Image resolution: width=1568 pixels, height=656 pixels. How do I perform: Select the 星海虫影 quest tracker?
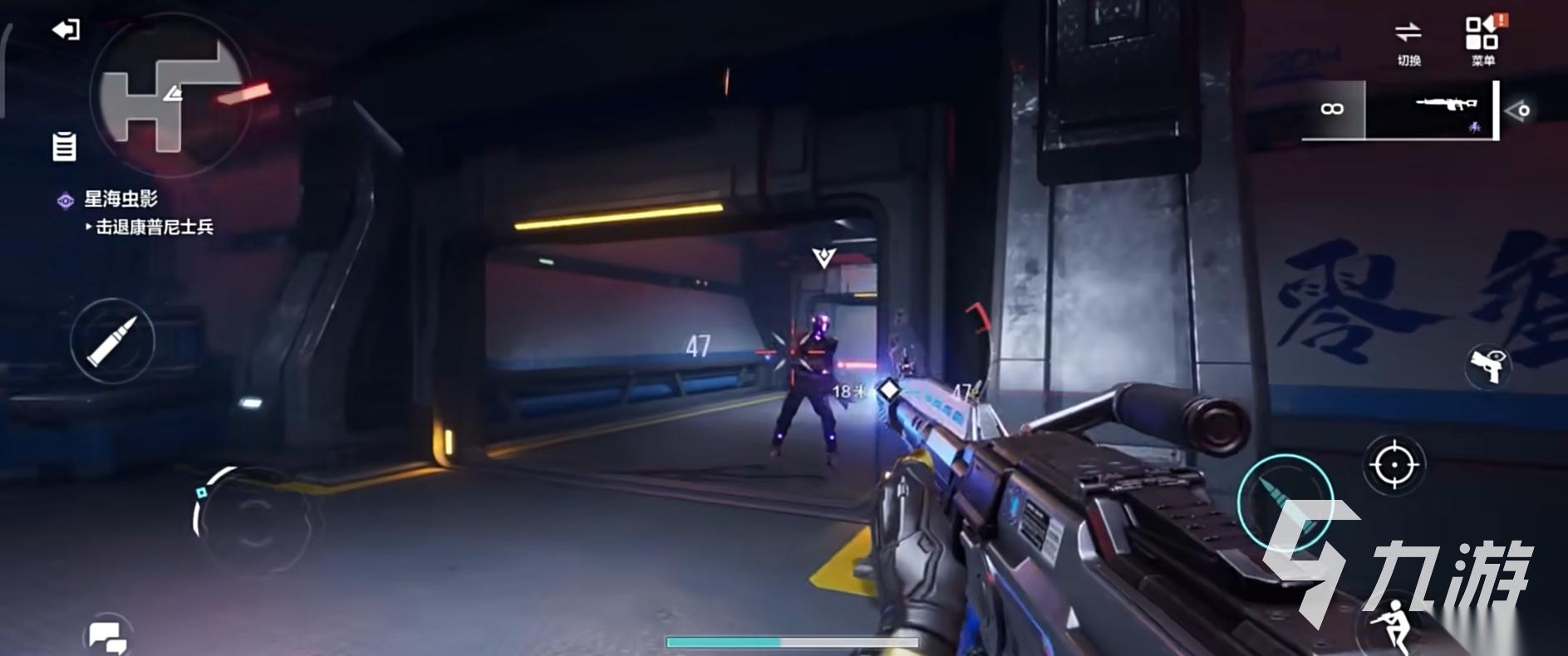(x=120, y=199)
